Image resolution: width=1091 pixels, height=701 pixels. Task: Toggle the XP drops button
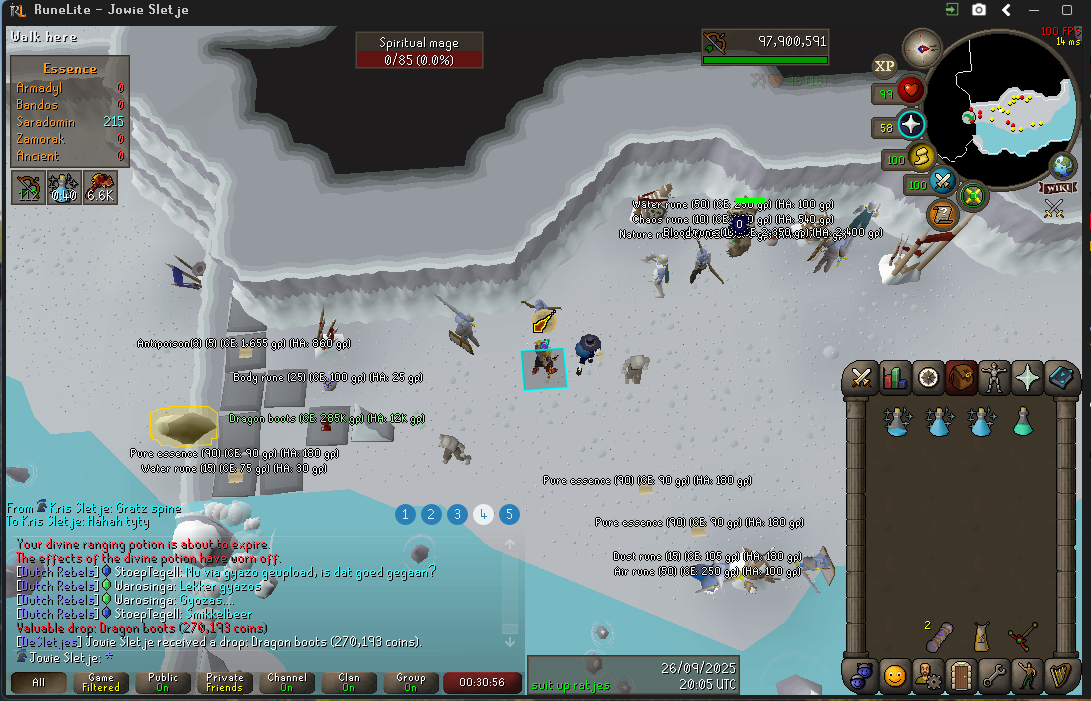(884, 67)
